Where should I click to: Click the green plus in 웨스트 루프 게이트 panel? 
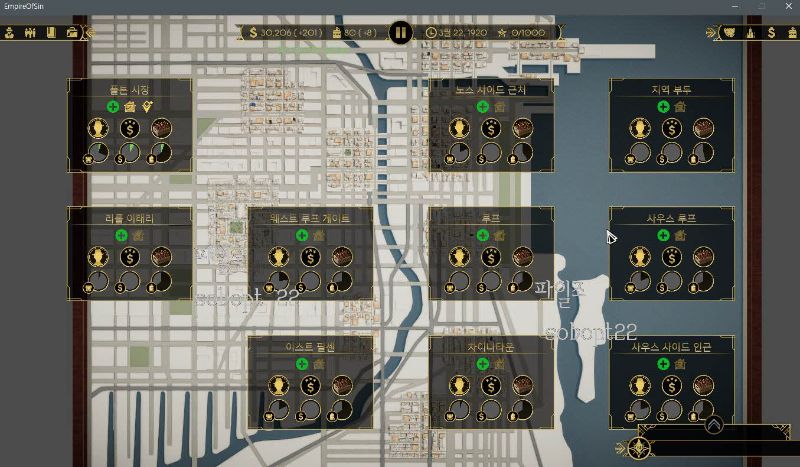click(x=301, y=235)
